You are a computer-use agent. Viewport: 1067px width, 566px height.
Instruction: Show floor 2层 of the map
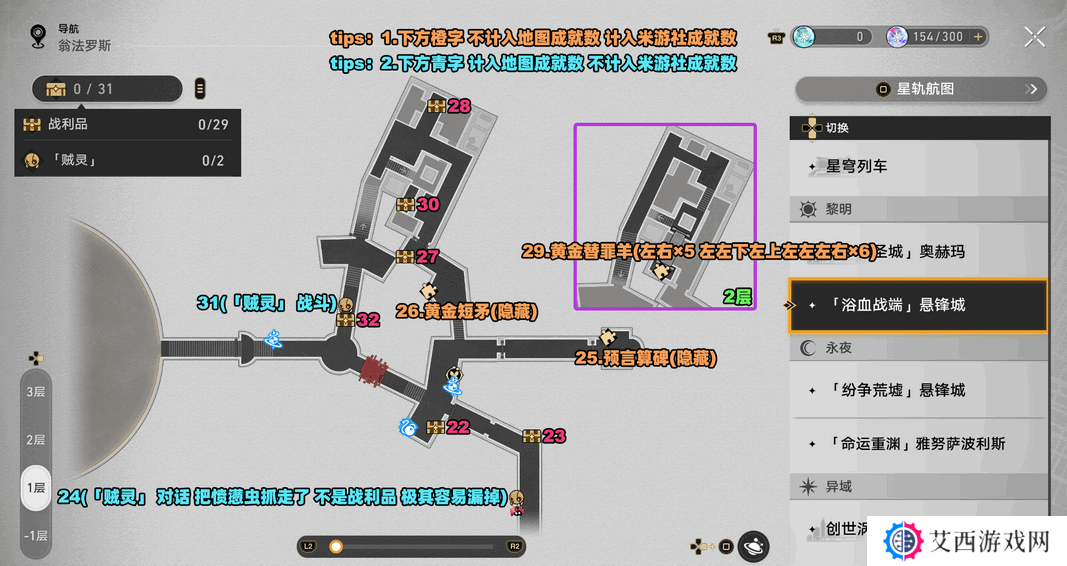(x=36, y=440)
